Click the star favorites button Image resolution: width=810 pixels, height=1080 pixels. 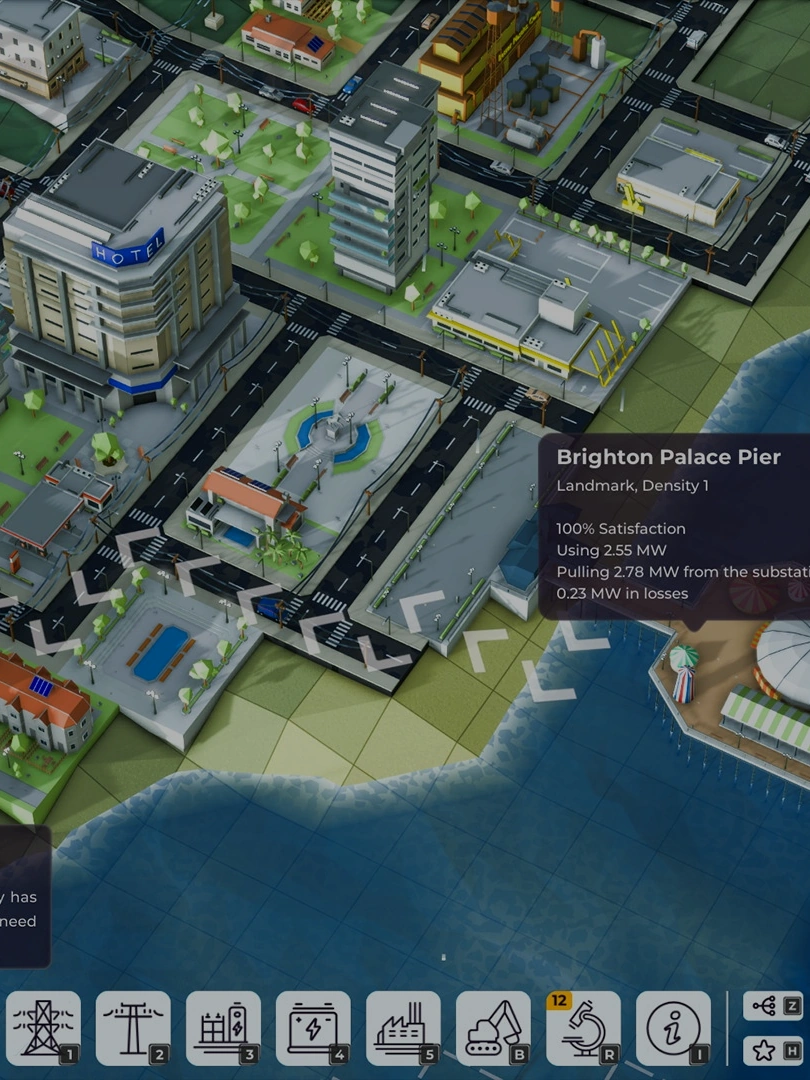pyautogui.click(x=773, y=1050)
